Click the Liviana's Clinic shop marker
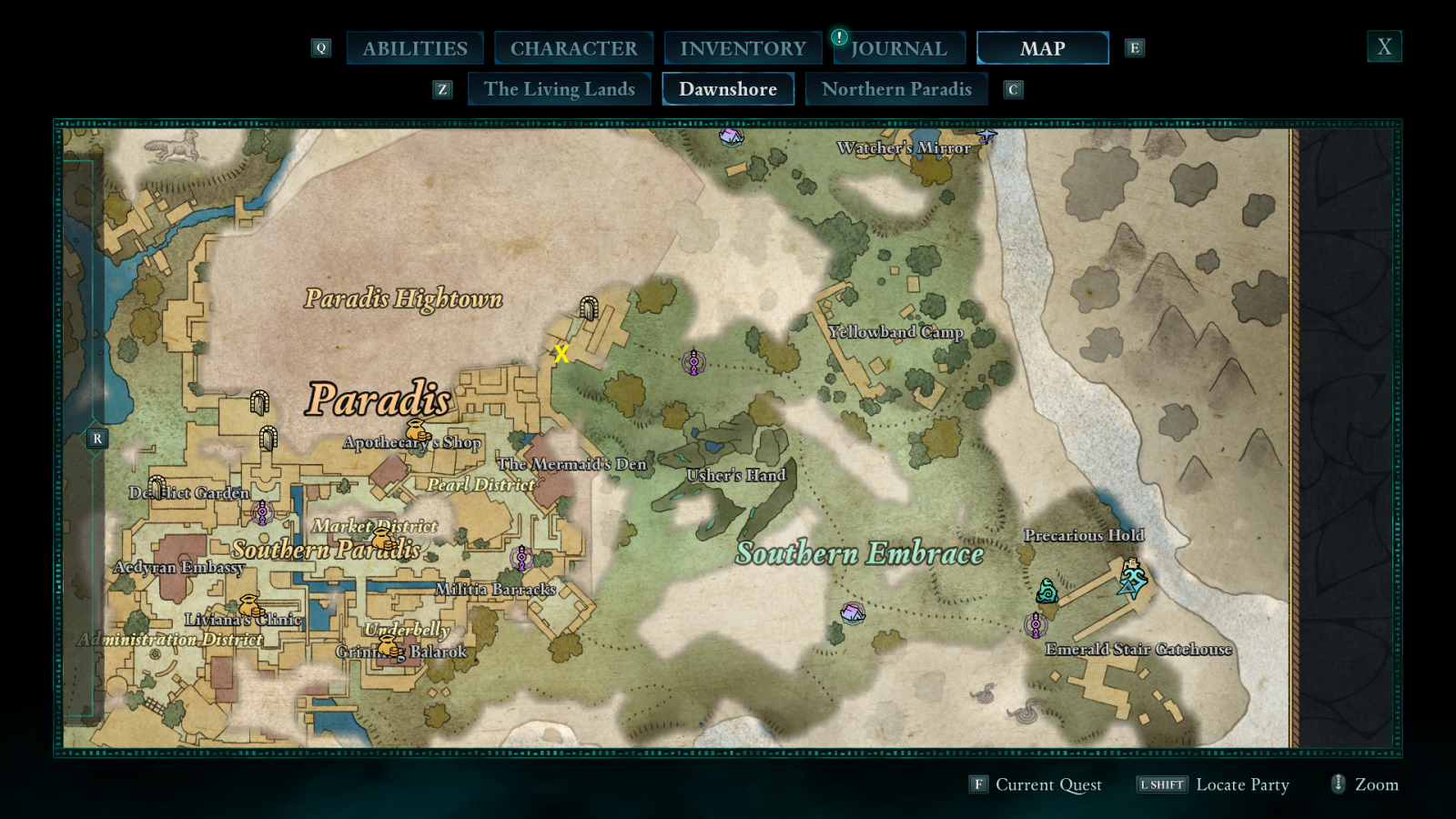 [251, 606]
